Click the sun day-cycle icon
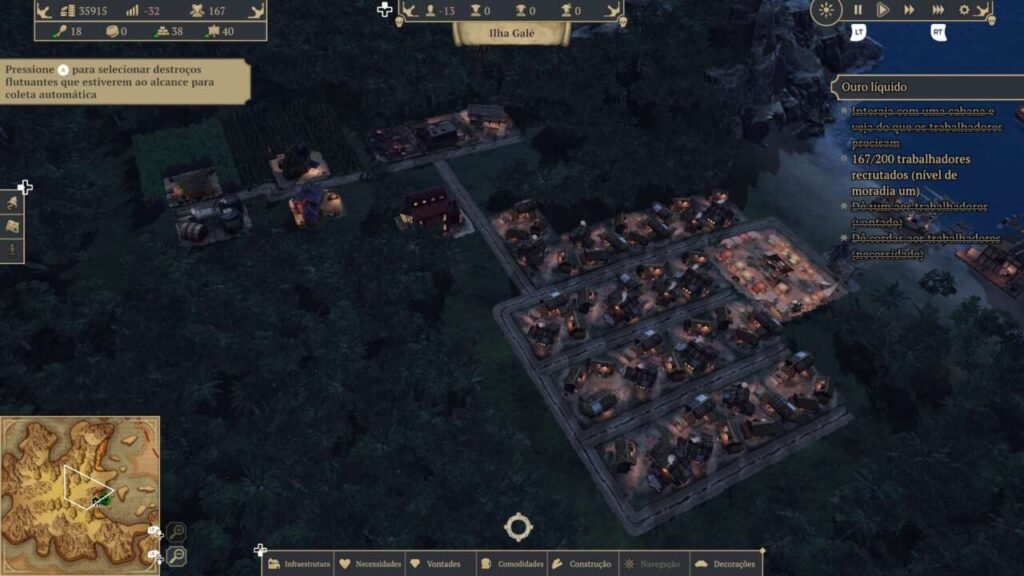1024x576 pixels. [826, 11]
